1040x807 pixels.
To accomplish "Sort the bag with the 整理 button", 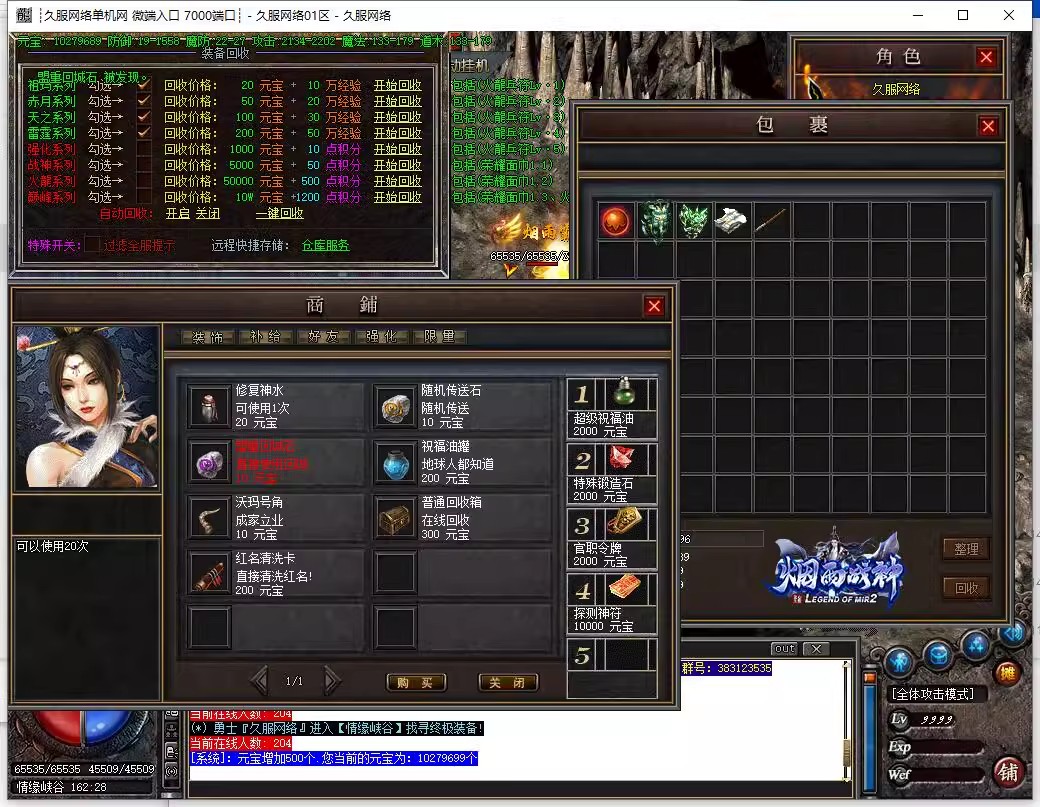I will (966, 548).
